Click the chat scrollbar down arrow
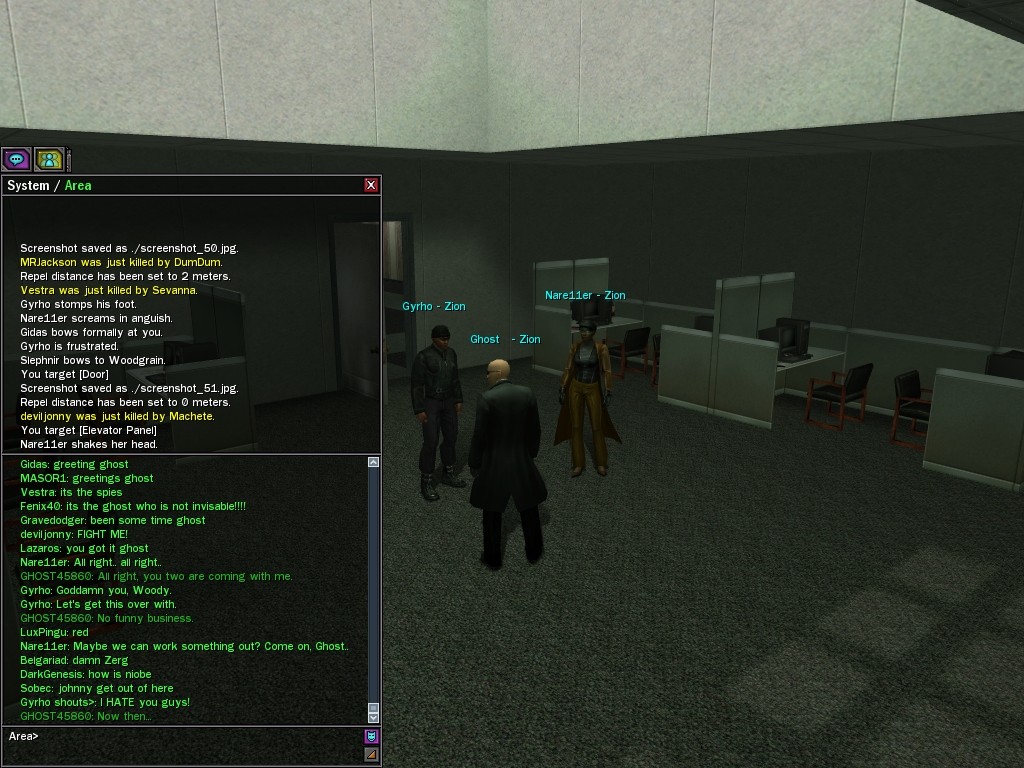The height and width of the screenshot is (768, 1024). point(373,716)
